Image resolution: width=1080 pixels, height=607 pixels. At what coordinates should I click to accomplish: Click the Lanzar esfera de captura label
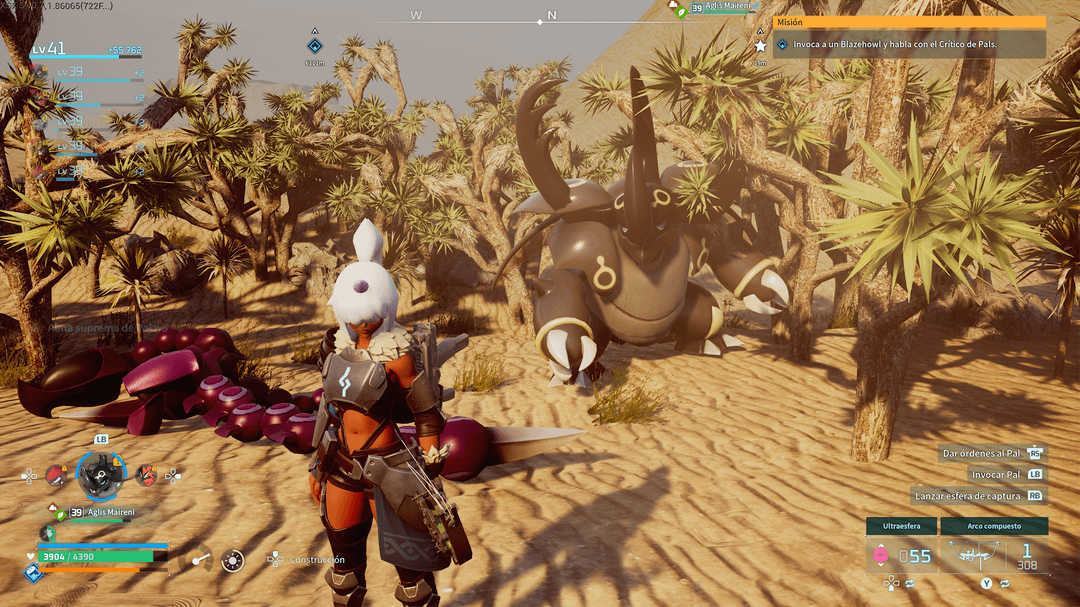966,496
